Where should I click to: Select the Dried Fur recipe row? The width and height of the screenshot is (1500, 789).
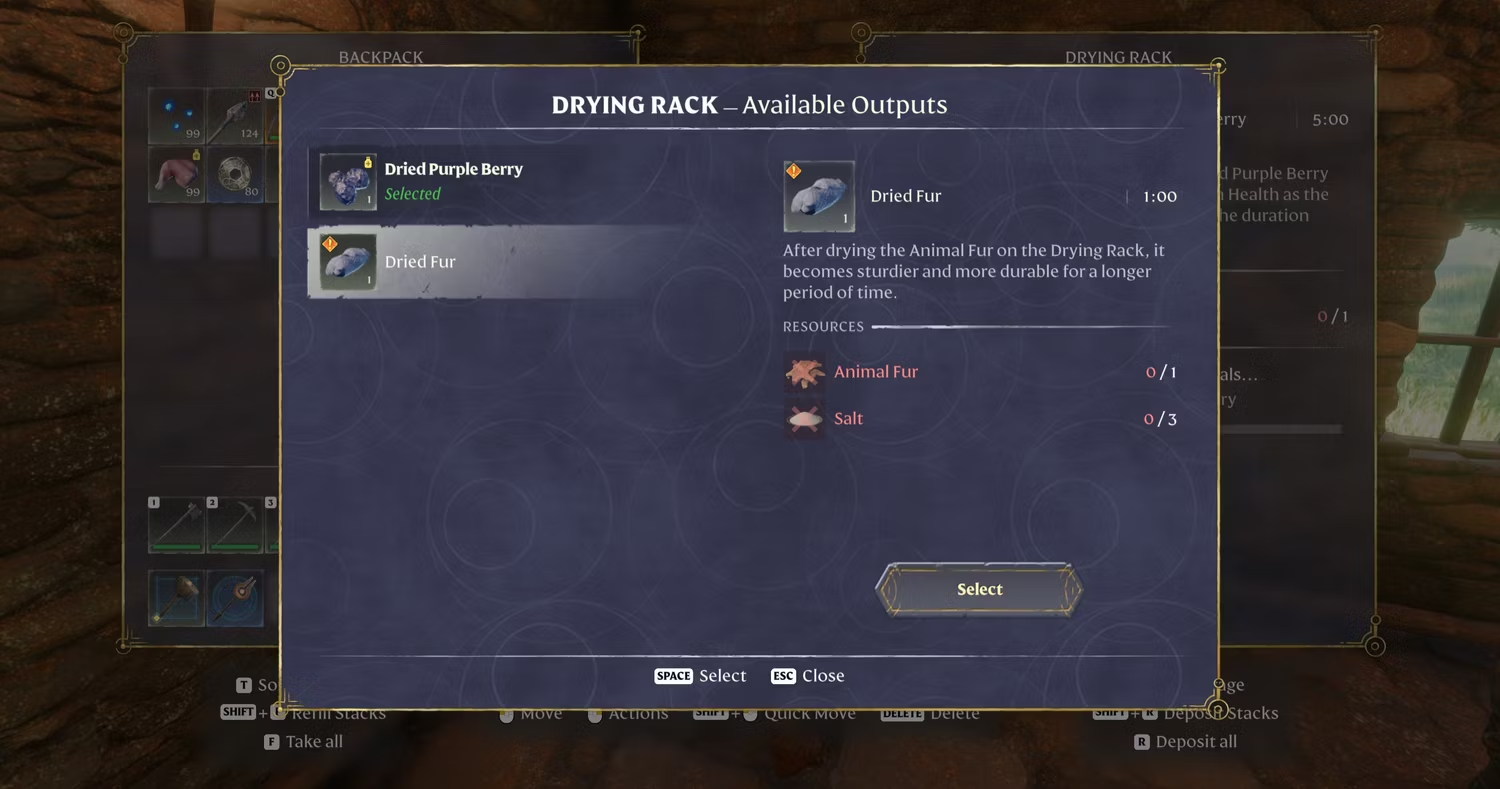tap(420, 262)
